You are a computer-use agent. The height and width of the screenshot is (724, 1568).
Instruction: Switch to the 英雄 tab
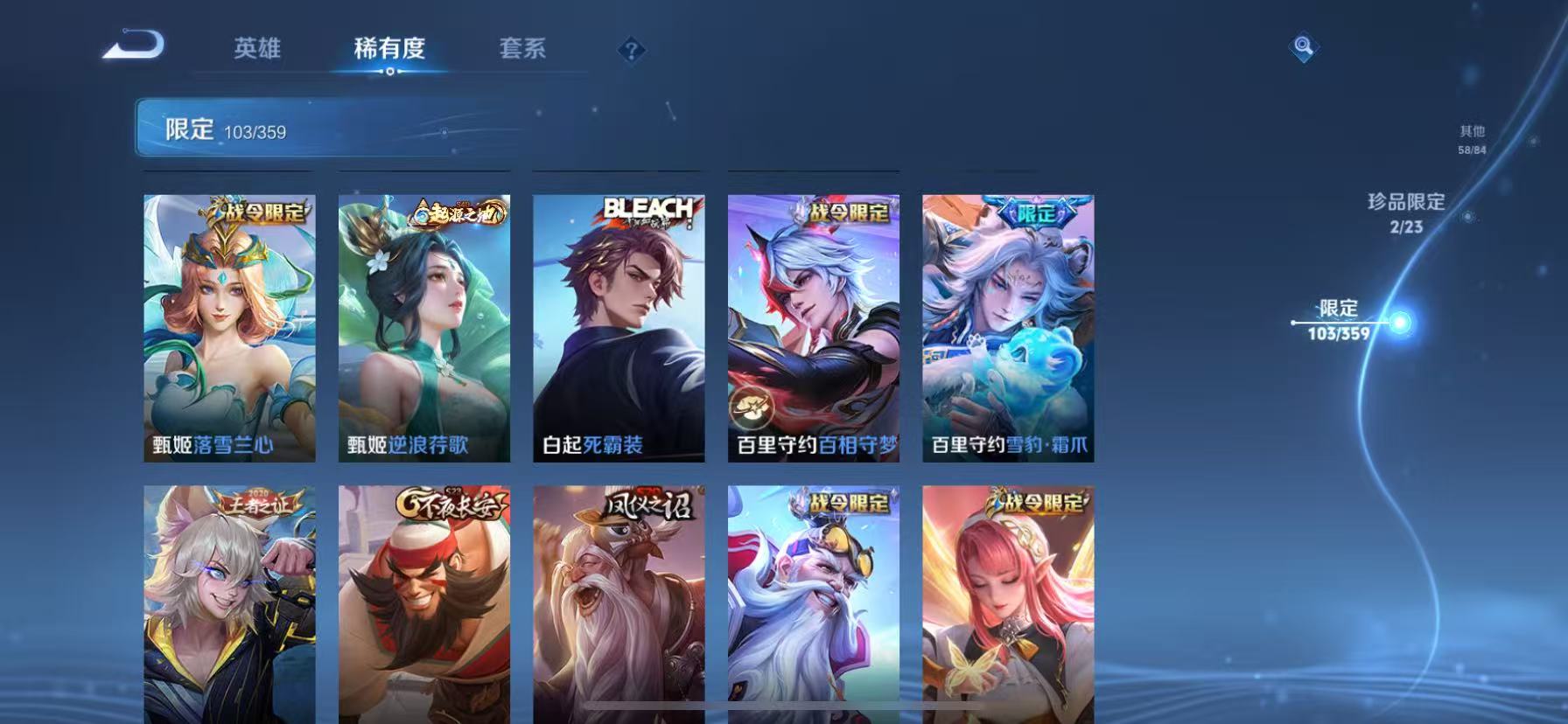click(256, 50)
